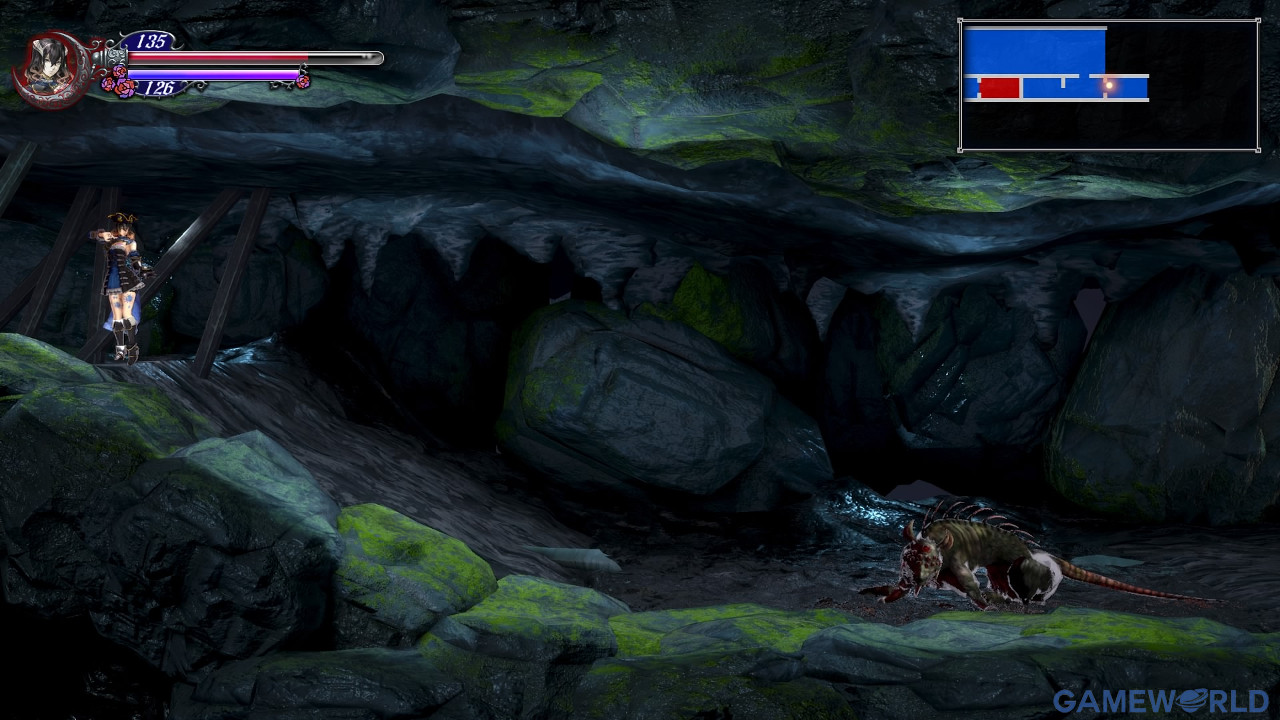Image resolution: width=1280 pixels, height=720 pixels.
Task: Select the red room on the minimap
Action: click(x=999, y=88)
